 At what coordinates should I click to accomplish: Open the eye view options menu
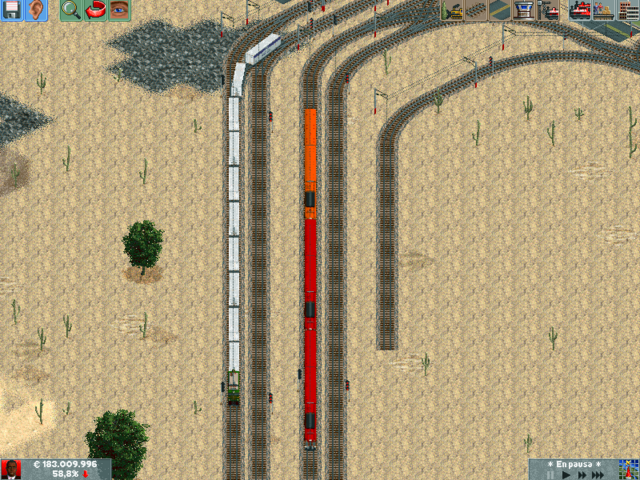click(120, 11)
